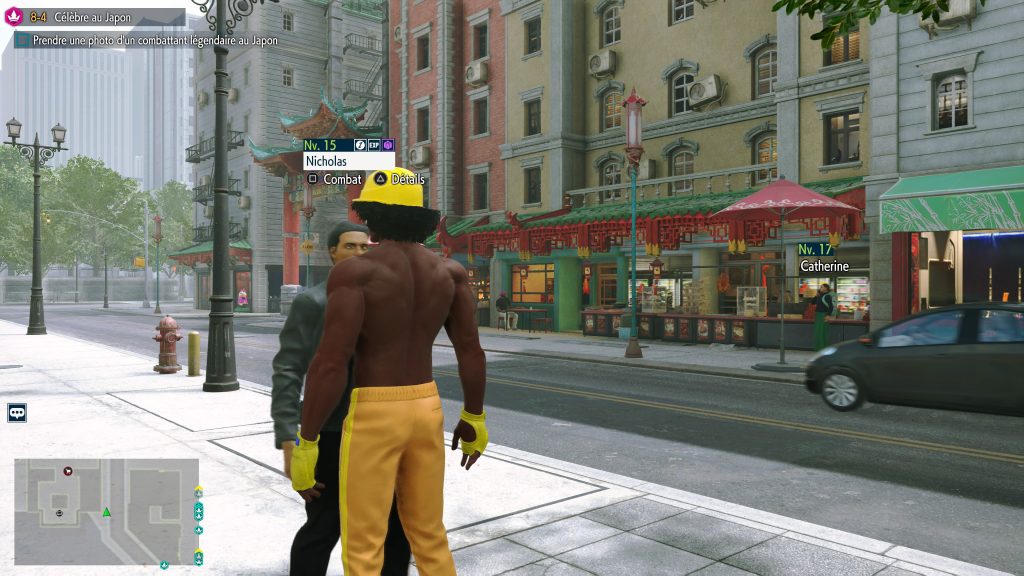
Task: Click the EXP reward icon on Nicholas's plate
Action: [374, 145]
